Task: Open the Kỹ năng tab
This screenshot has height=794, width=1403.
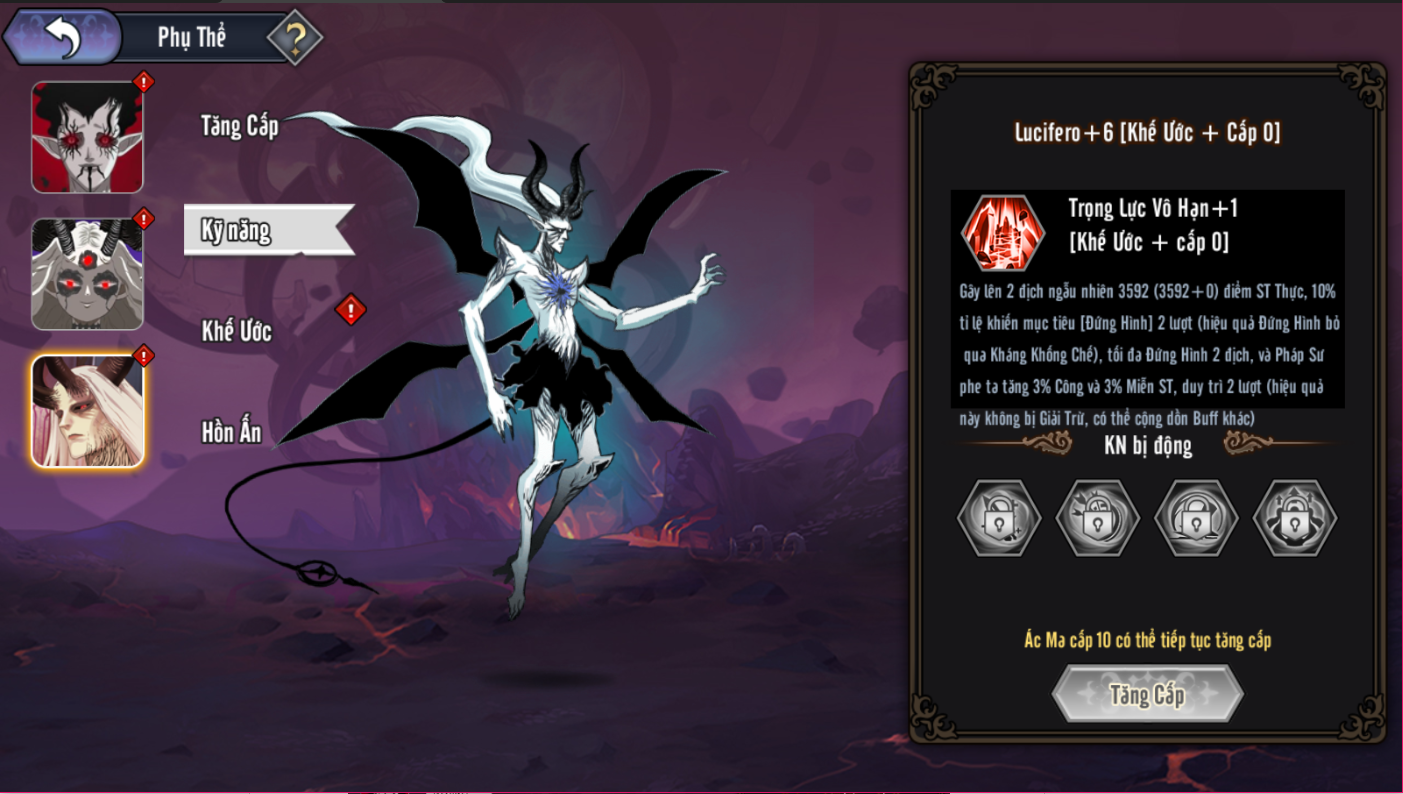Action: 238,230
